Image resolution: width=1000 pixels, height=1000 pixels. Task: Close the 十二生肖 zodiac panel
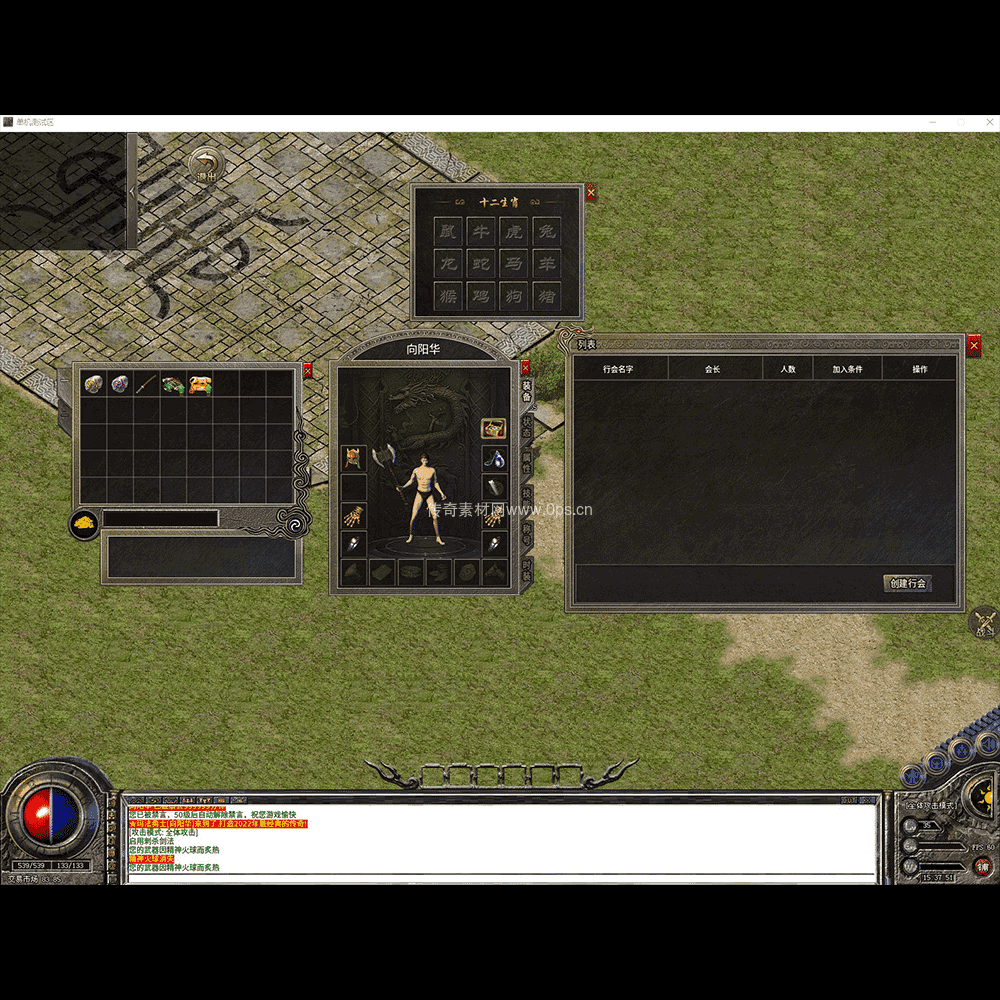[591, 192]
